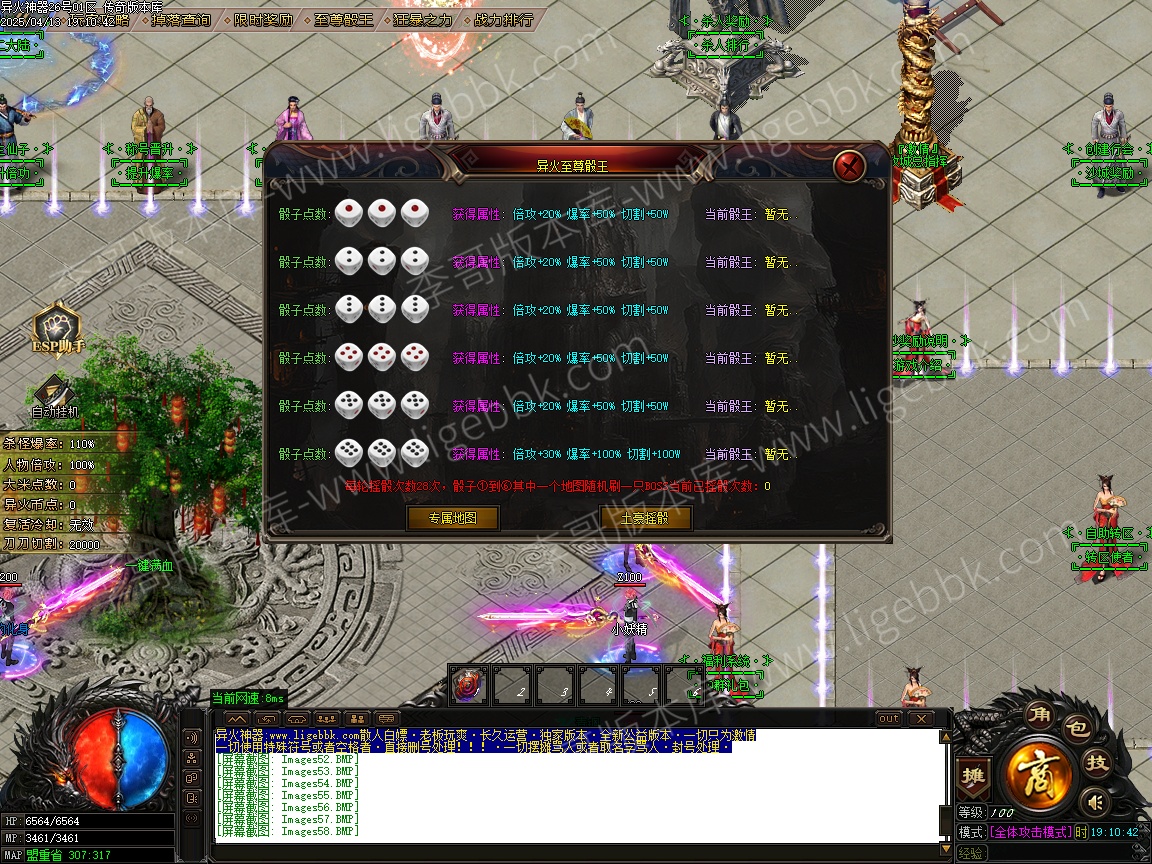Open the 掉落查询 drop lookup menu
Viewport: 1152px width, 864px height.
[182, 19]
